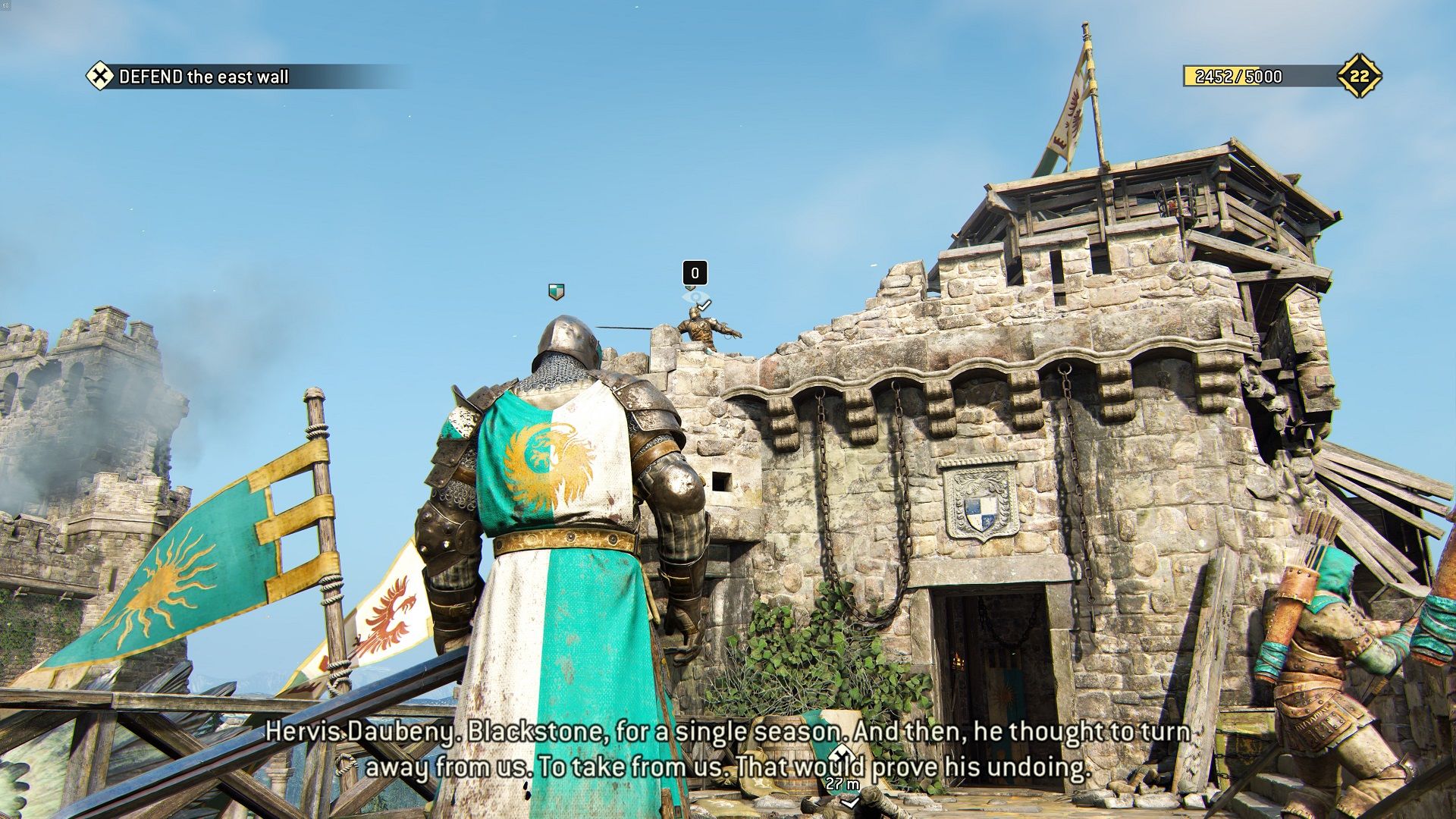Select the DEFEND the east wall objective tracker
This screenshot has width=1456, height=819.
coord(204,77)
